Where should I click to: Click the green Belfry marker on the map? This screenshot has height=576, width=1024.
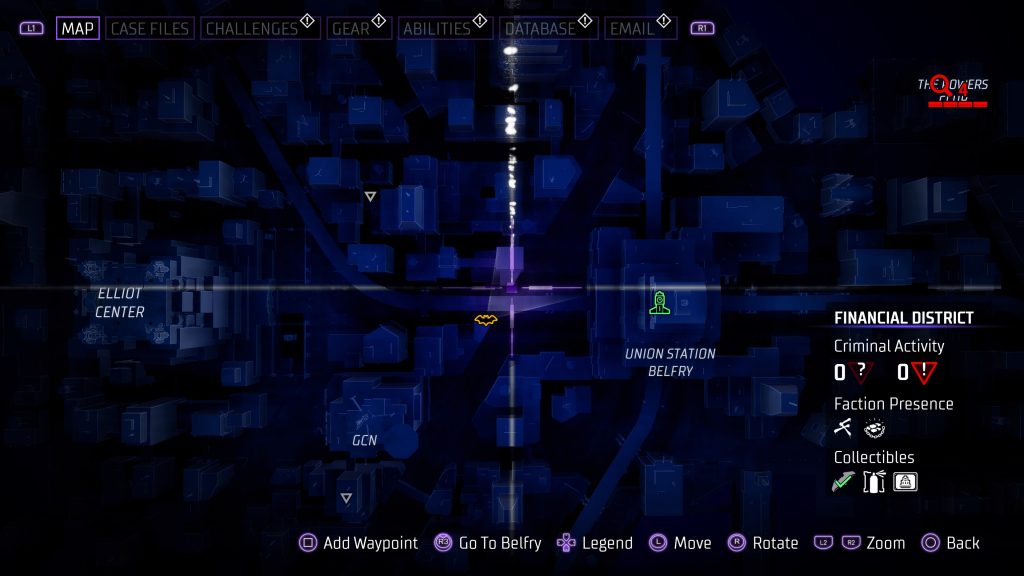click(x=658, y=303)
